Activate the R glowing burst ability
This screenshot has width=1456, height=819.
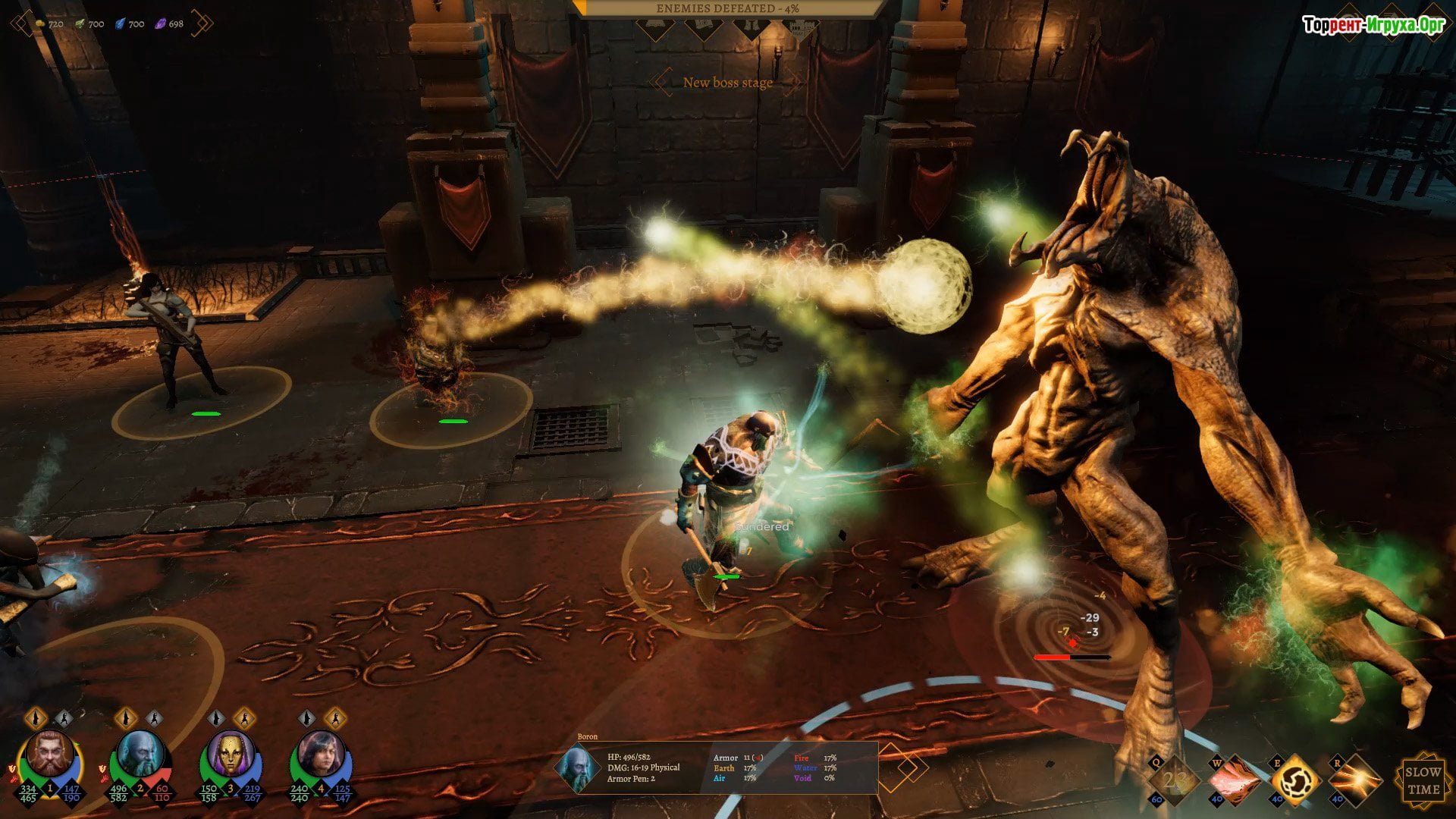click(x=1354, y=780)
